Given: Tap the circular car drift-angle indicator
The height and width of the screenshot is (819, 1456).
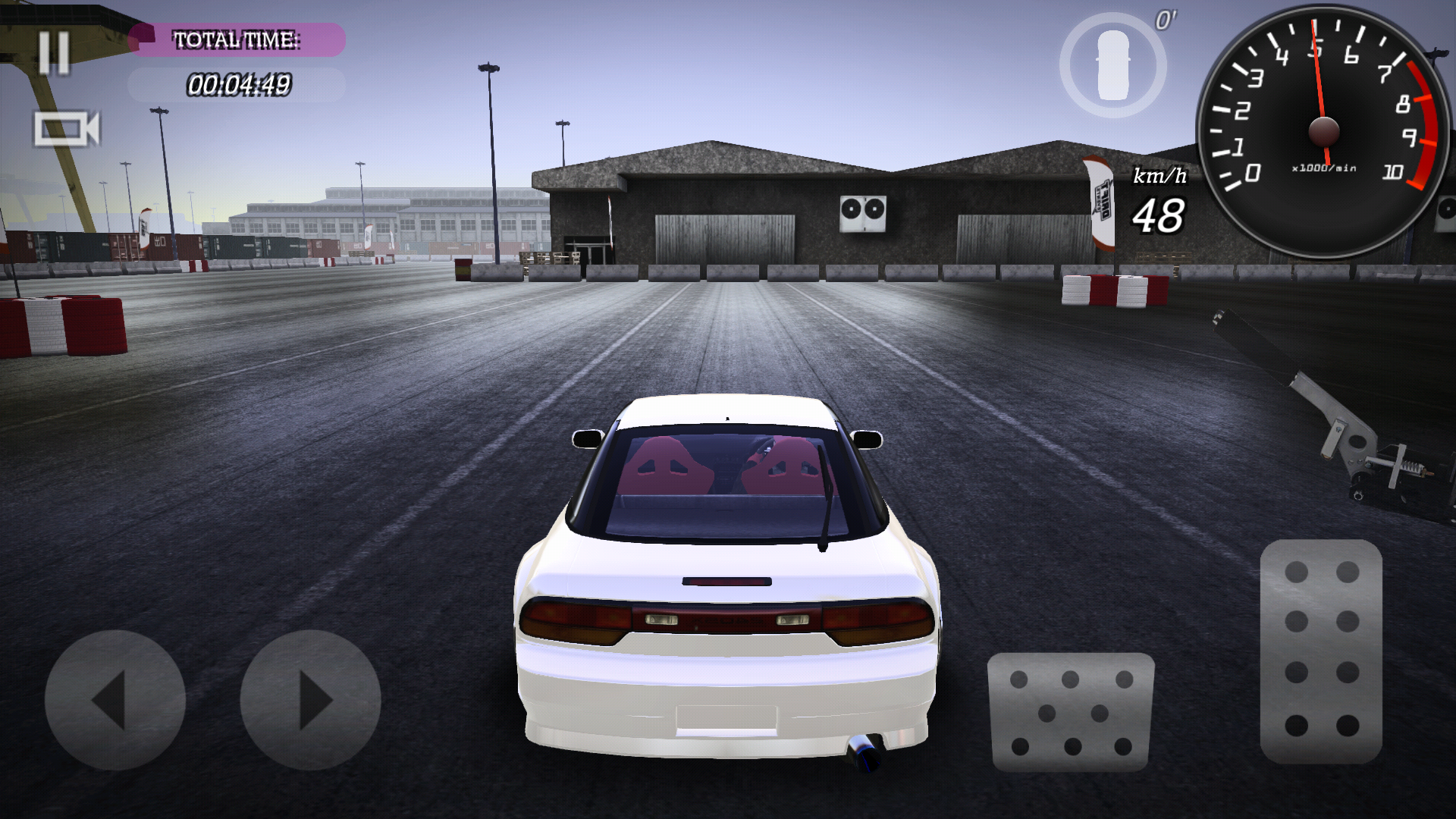Looking at the screenshot, I should pos(1112,65).
